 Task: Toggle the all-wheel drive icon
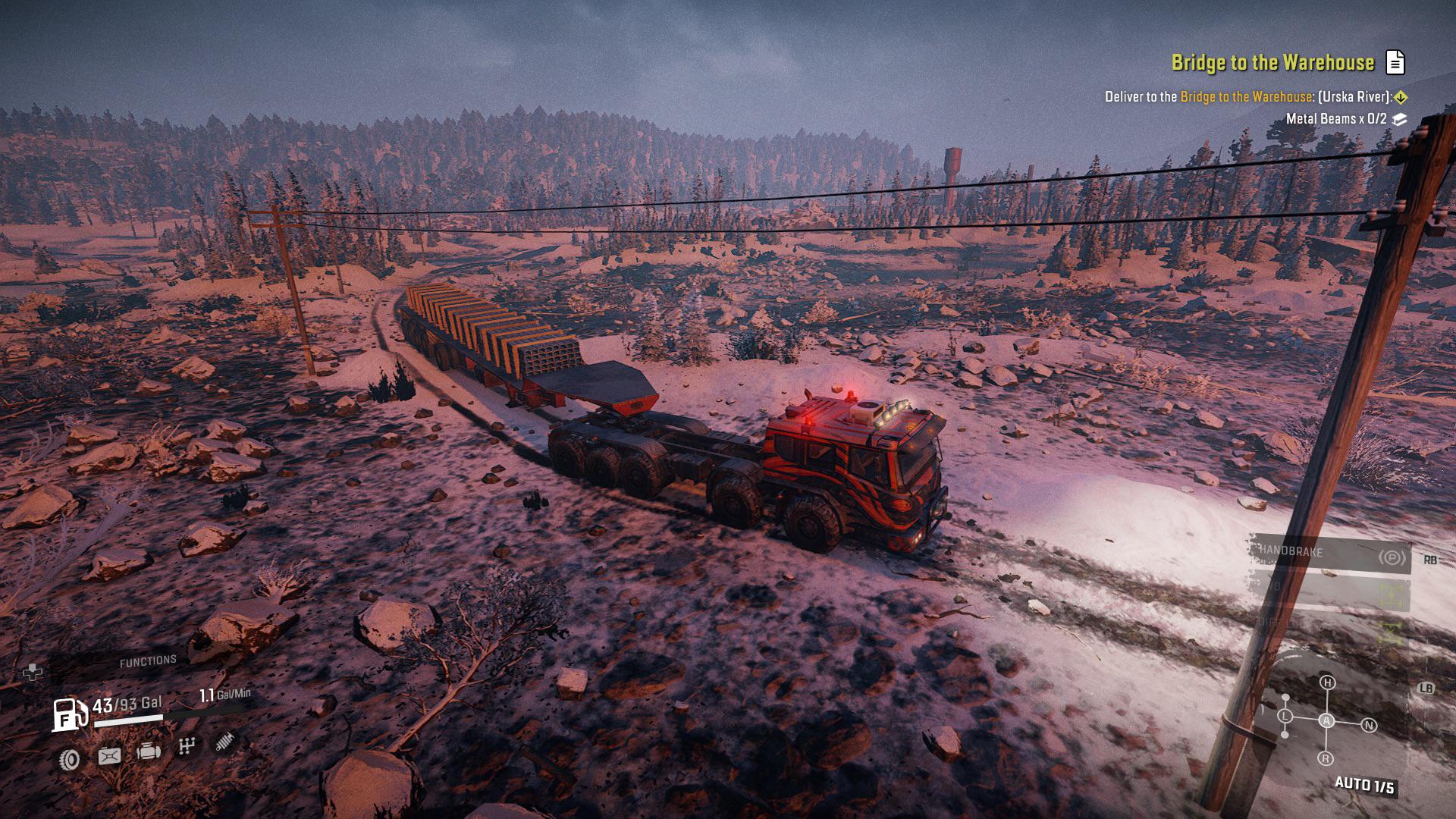point(1391,595)
